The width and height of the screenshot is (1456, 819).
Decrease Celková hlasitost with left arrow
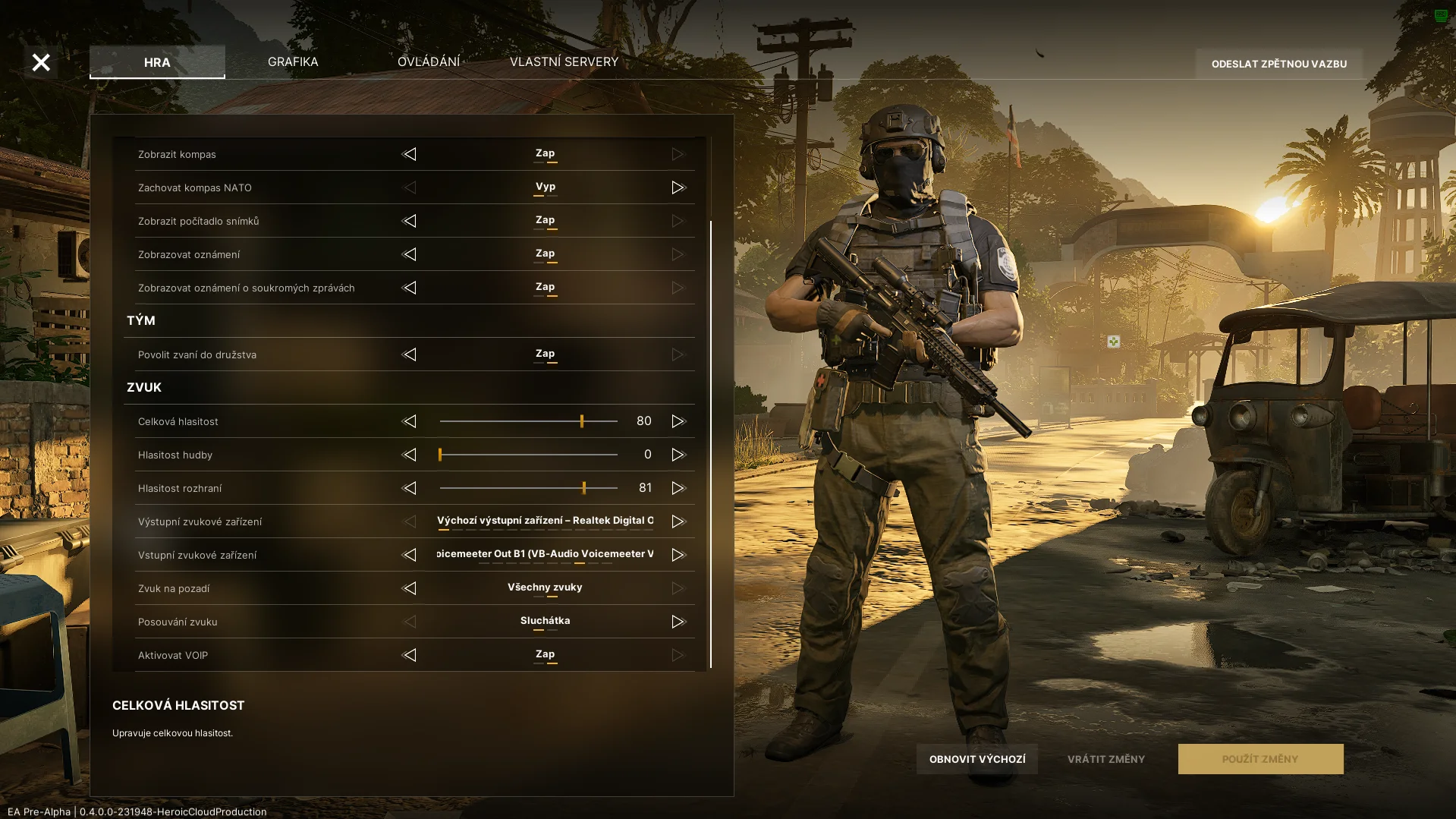409,421
